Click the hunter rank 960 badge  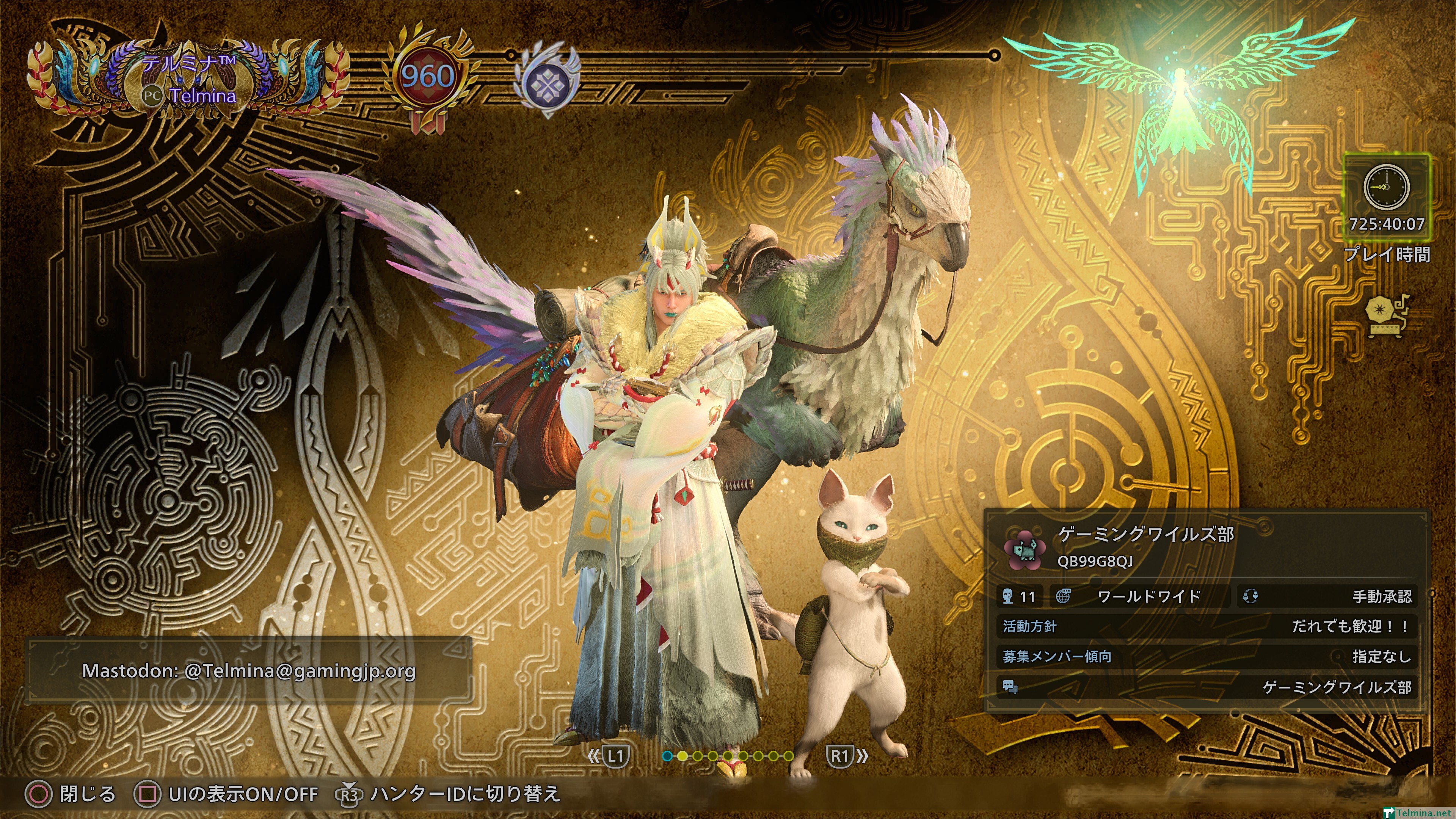pyautogui.click(x=427, y=76)
